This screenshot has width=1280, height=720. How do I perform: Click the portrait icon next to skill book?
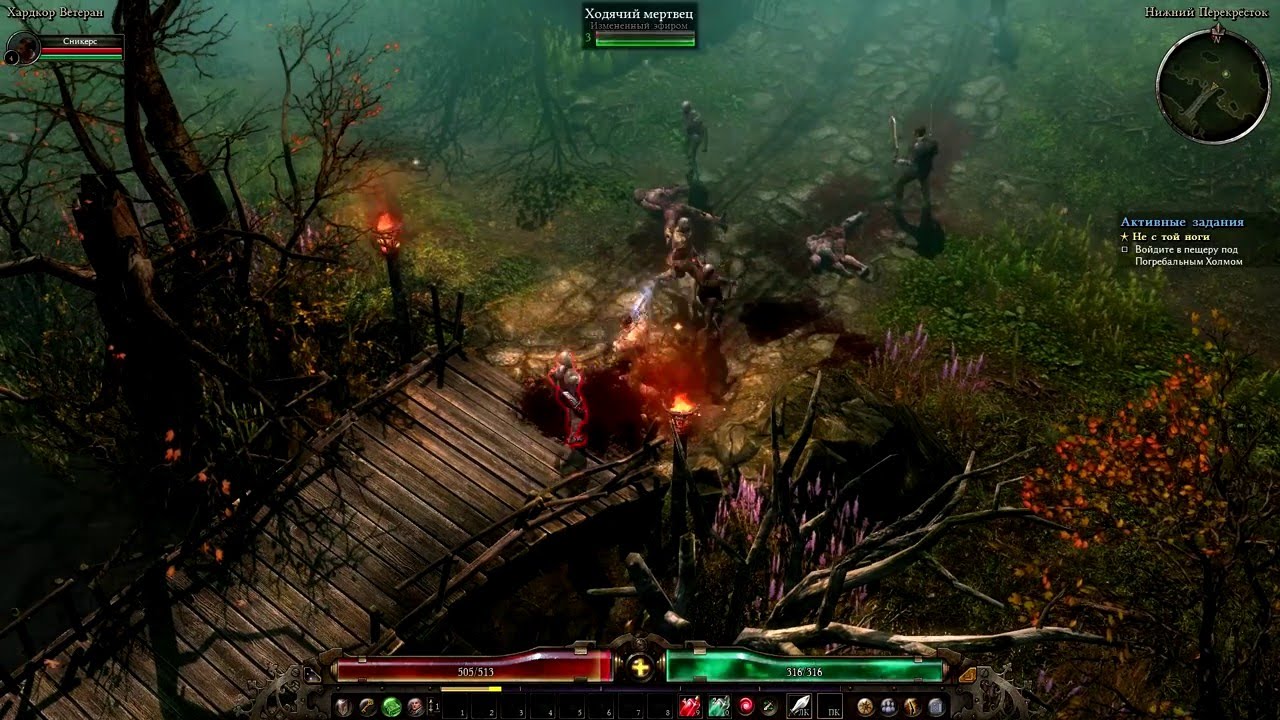pos(415,704)
